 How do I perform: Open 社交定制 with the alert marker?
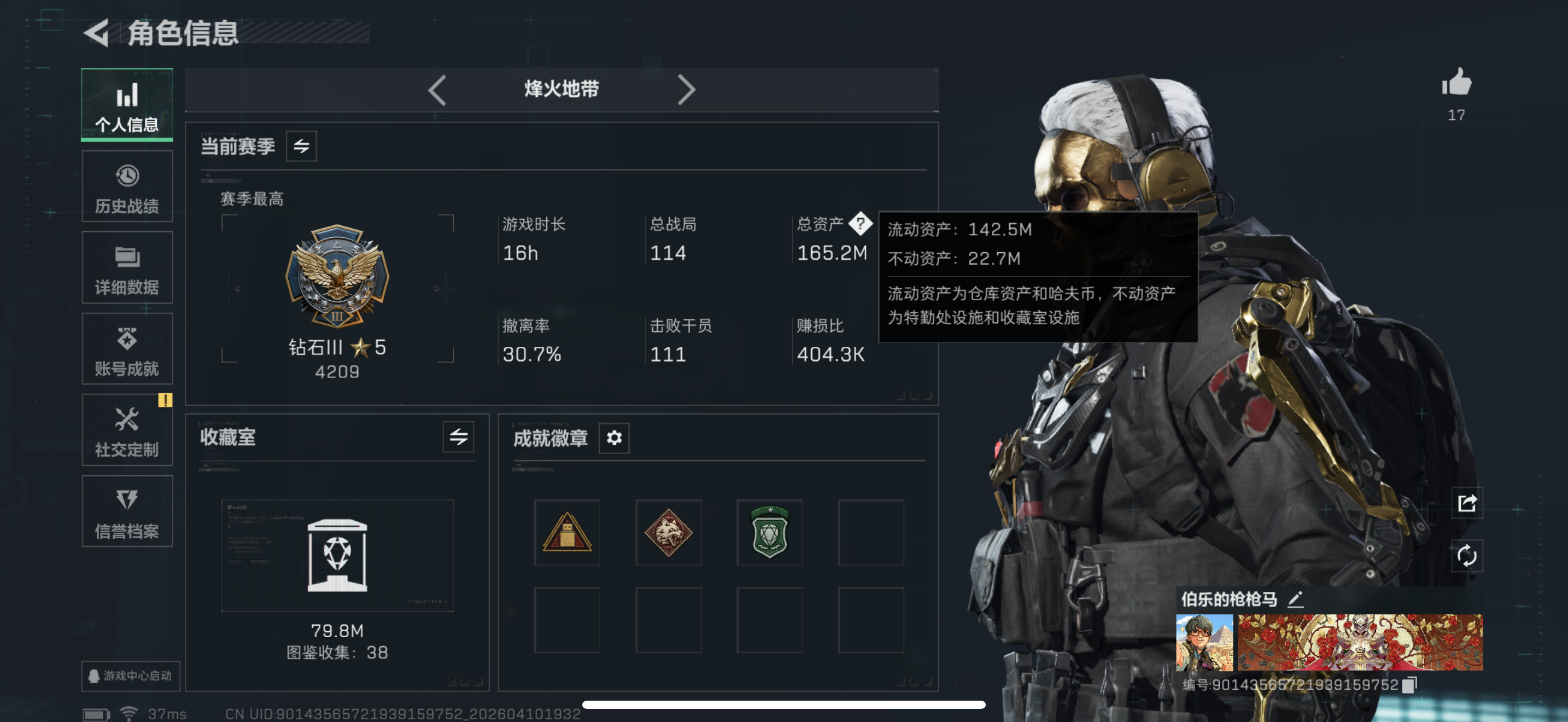[x=127, y=431]
